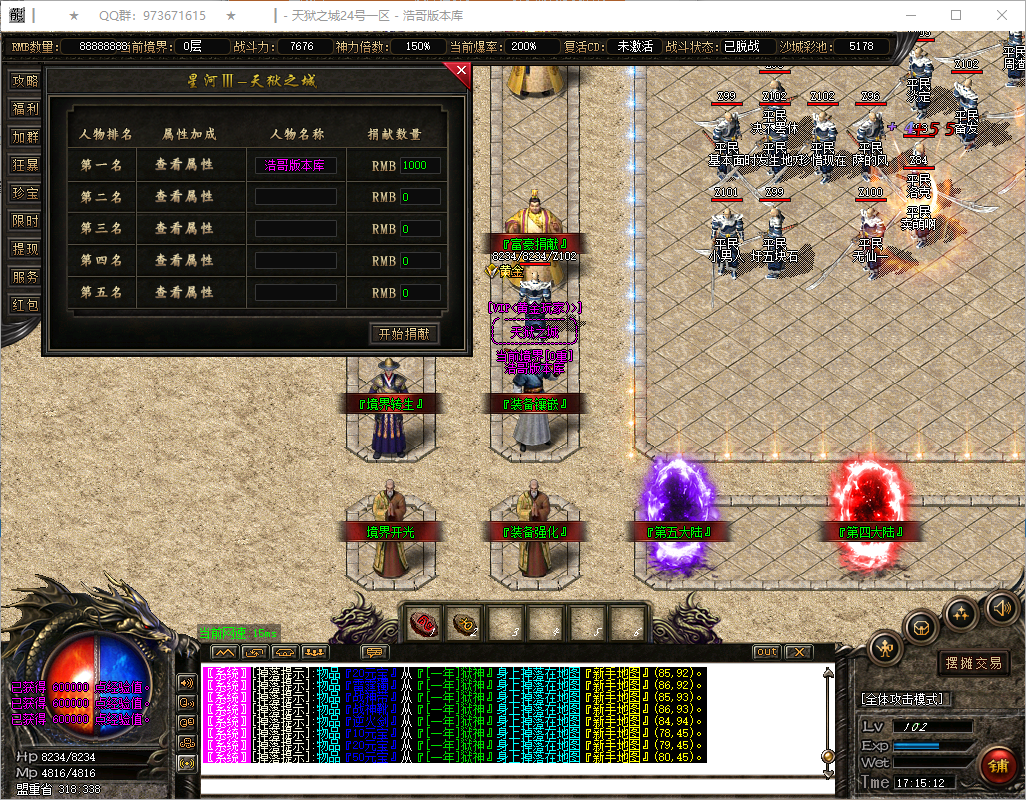Click the chat panel 'out' button
Image resolution: width=1026 pixels, height=800 pixels.
(766, 652)
